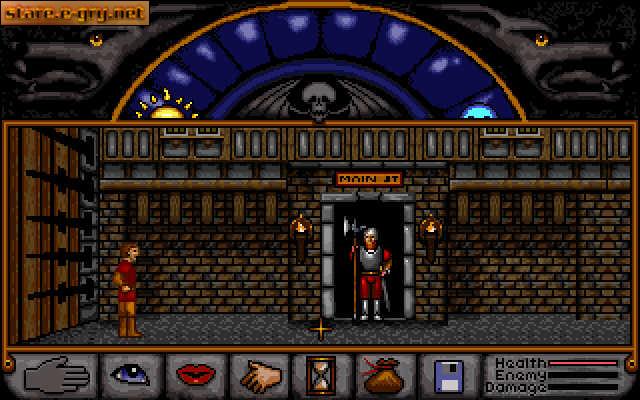The width and height of the screenshot is (640, 400).
Task: Activate the red lips talk action
Action: [x=195, y=375]
